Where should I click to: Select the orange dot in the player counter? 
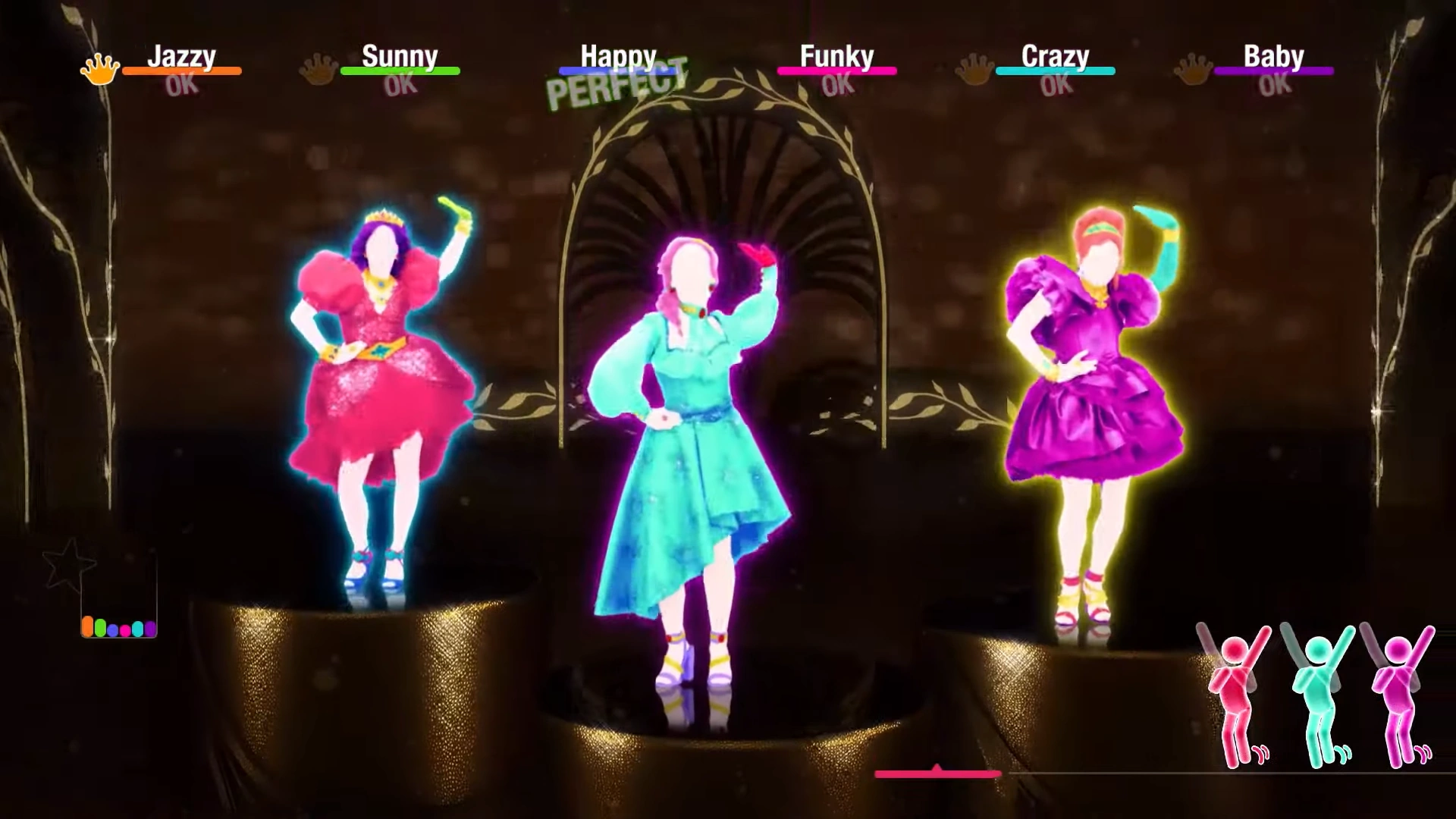click(x=88, y=626)
